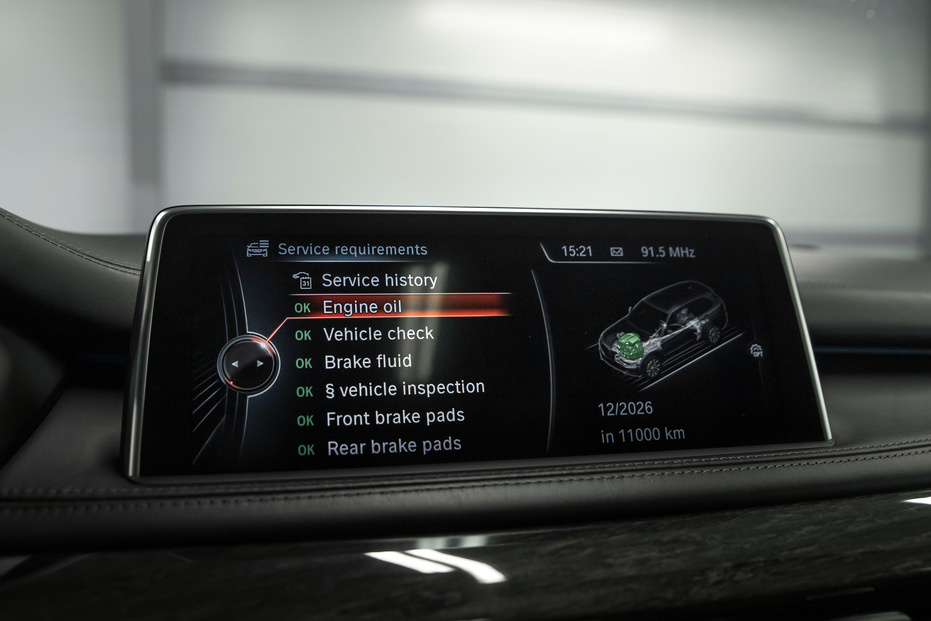Click the envelope message icon
Image resolution: width=931 pixels, height=621 pixels.
click(617, 252)
